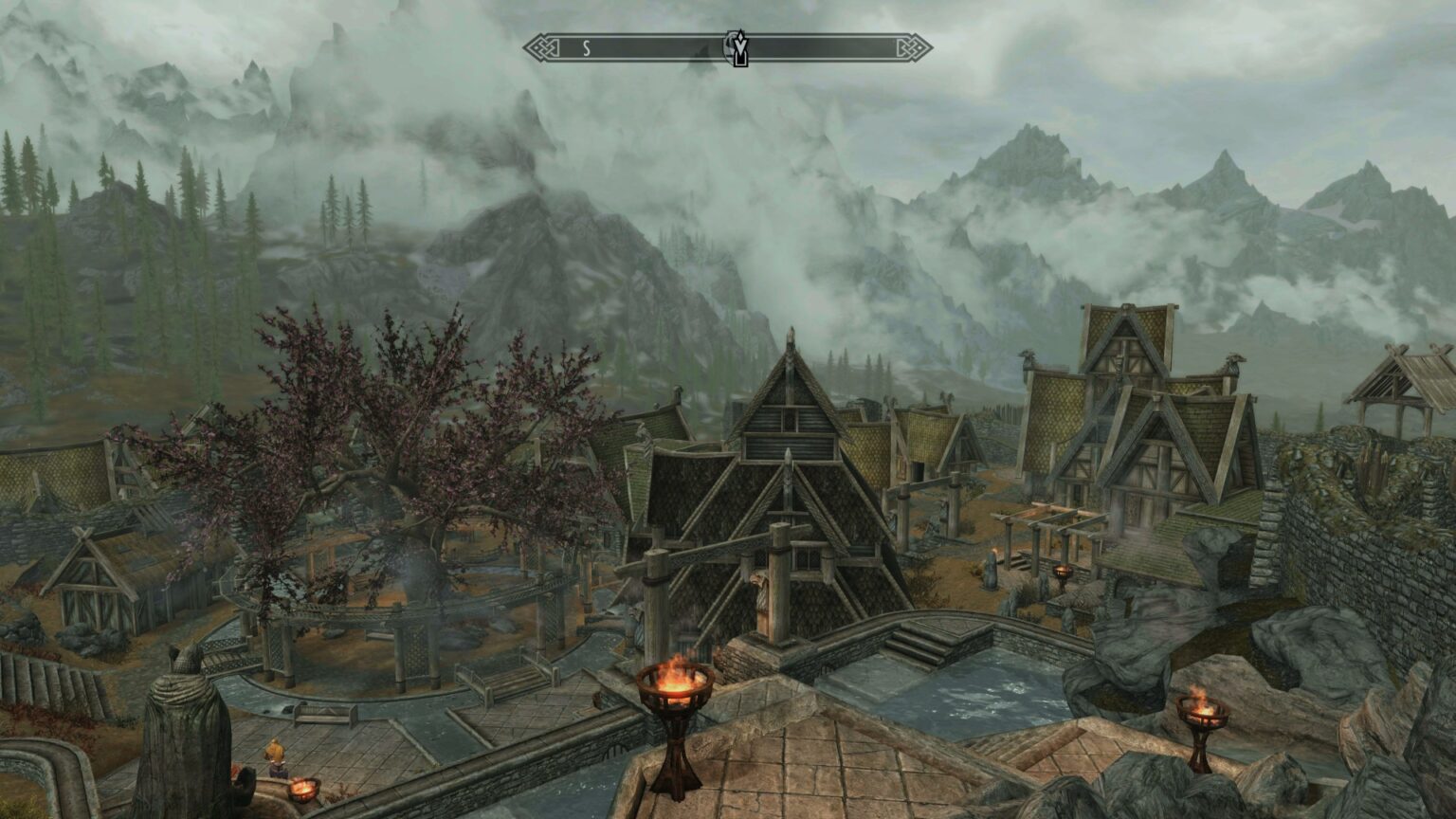1456x819 pixels.
Task: Click the circular location icon behind the quest marker
Action: coord(731,46)
